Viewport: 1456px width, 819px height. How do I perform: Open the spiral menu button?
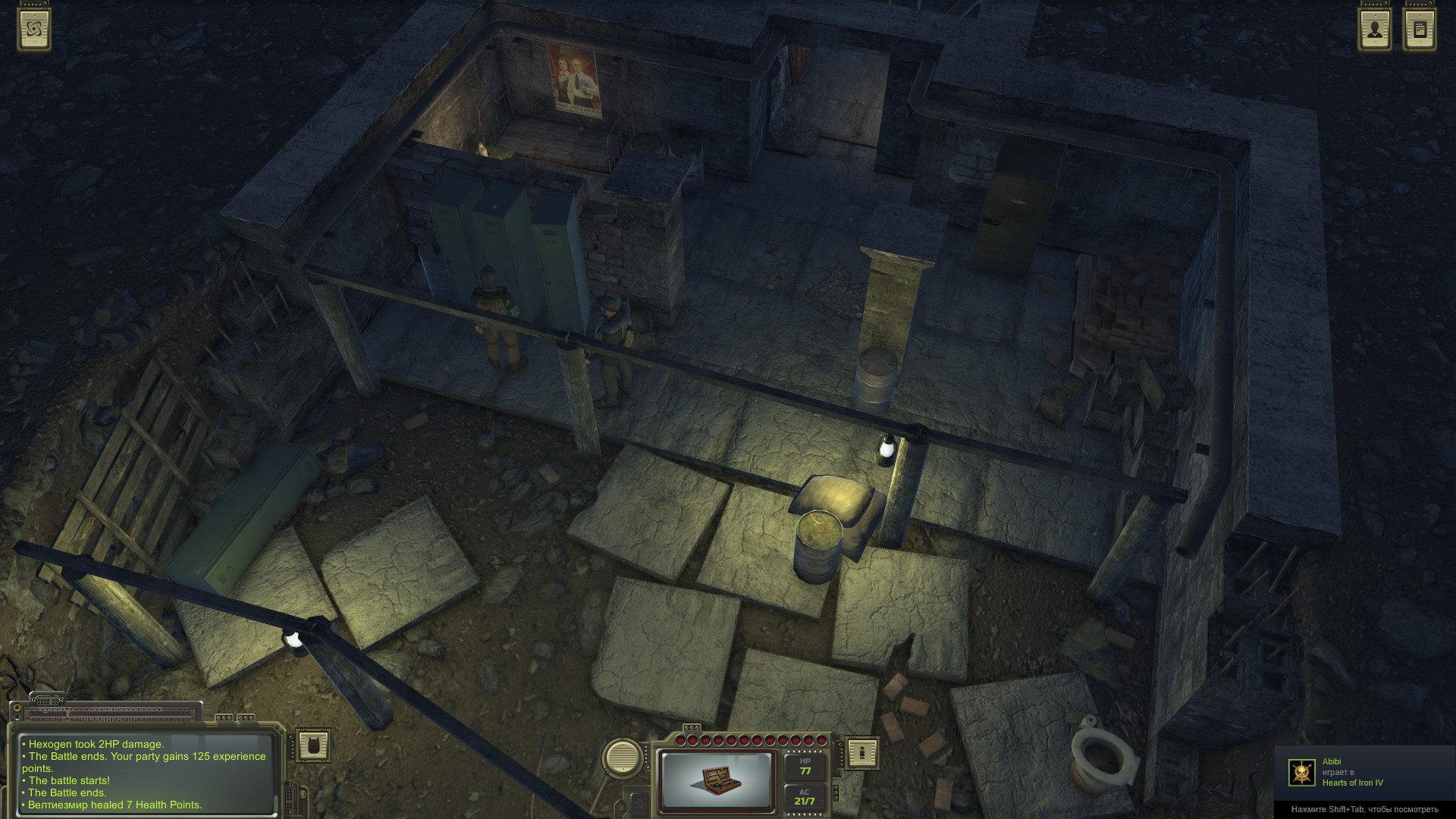click(34, 30)
